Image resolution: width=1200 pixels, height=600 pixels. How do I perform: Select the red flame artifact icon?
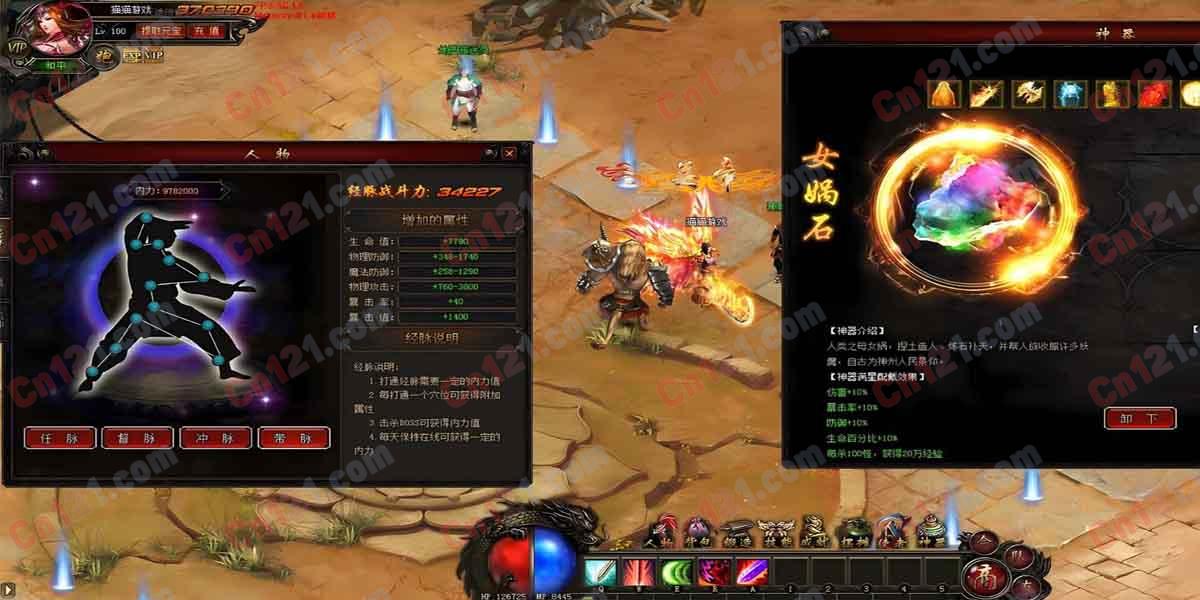[x=1154, y=95]
